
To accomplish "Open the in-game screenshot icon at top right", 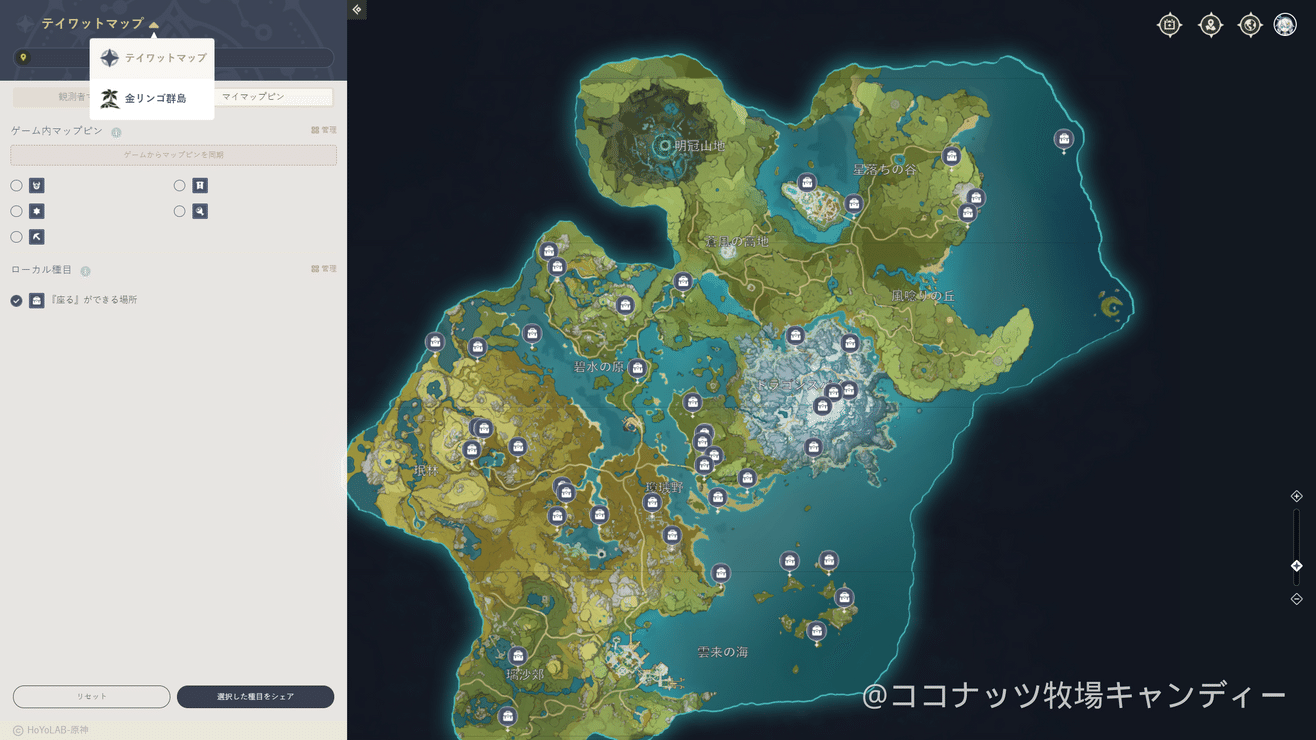I will click(1169, 24).
